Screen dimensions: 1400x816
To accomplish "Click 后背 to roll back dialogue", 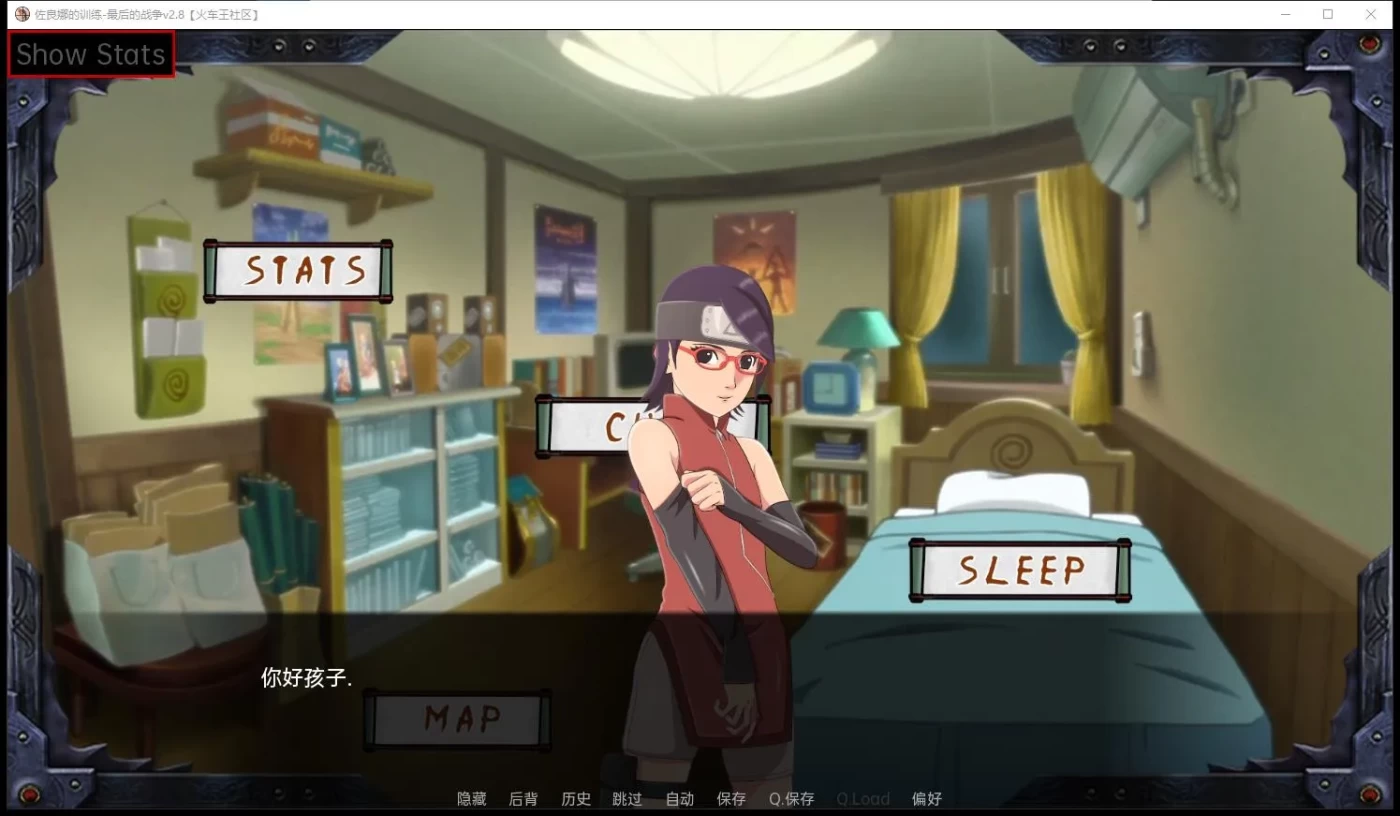I will [x=523, y=799].
